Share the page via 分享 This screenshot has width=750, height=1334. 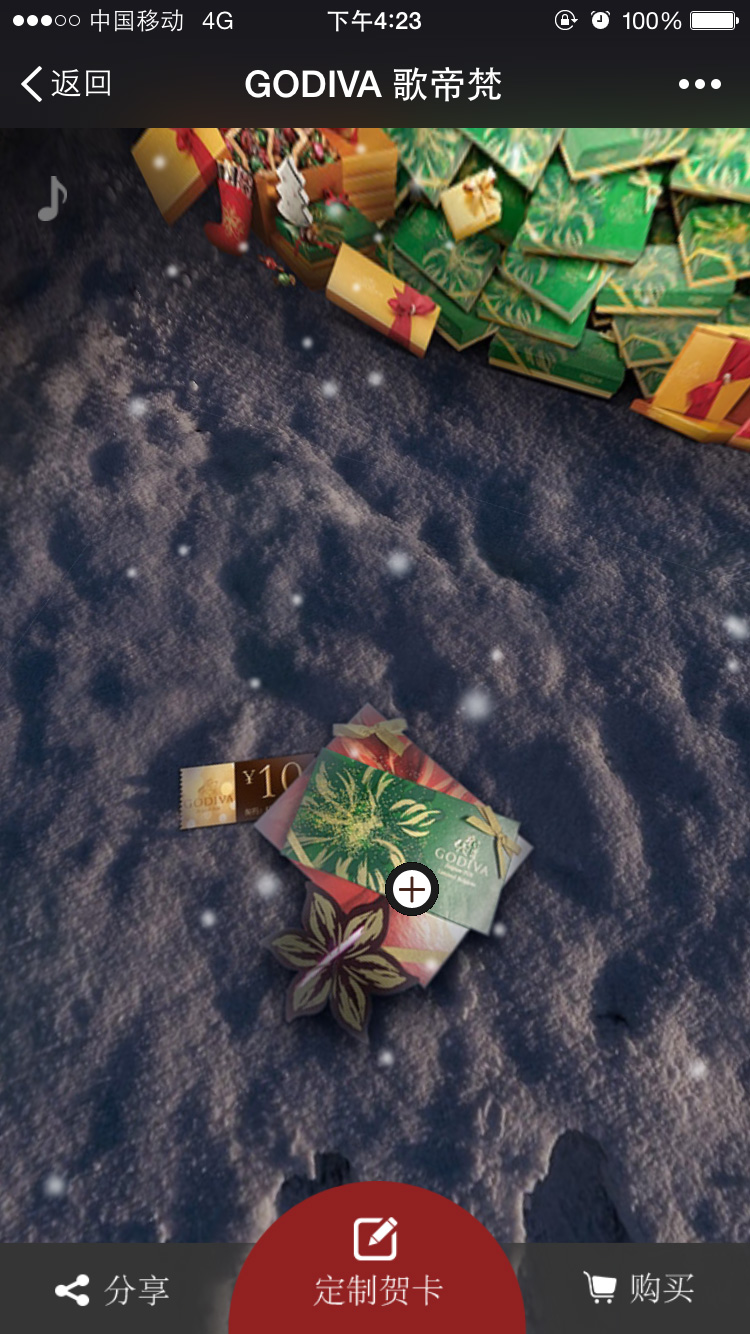(x=112, y=1290)
